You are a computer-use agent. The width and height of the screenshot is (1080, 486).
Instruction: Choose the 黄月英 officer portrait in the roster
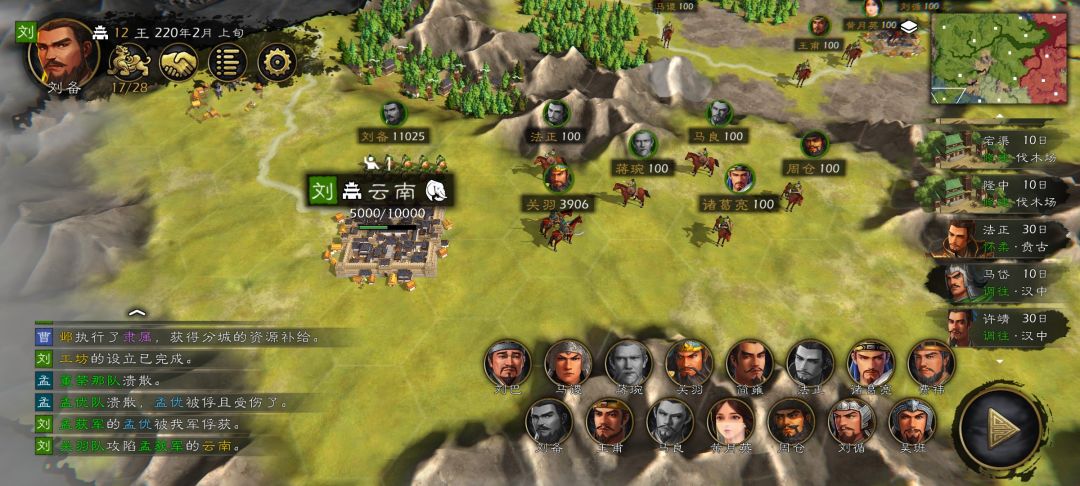click(730, 421)
